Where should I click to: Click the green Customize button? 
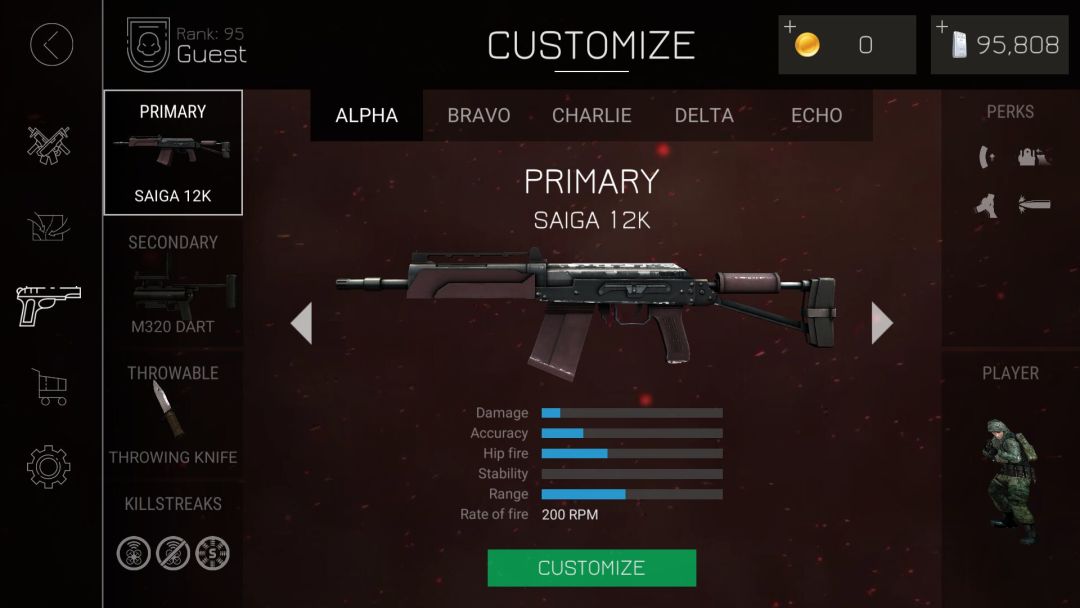(591, 568)
